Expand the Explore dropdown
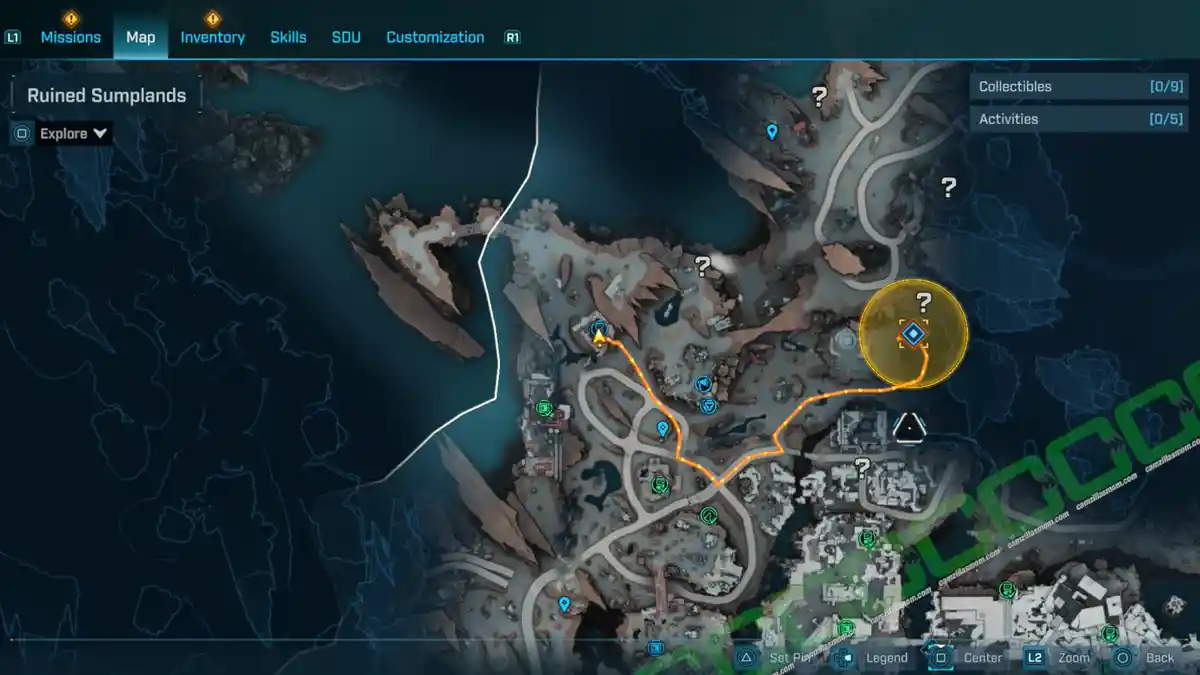The image size is (1200, 675). [x=73, y=133]
